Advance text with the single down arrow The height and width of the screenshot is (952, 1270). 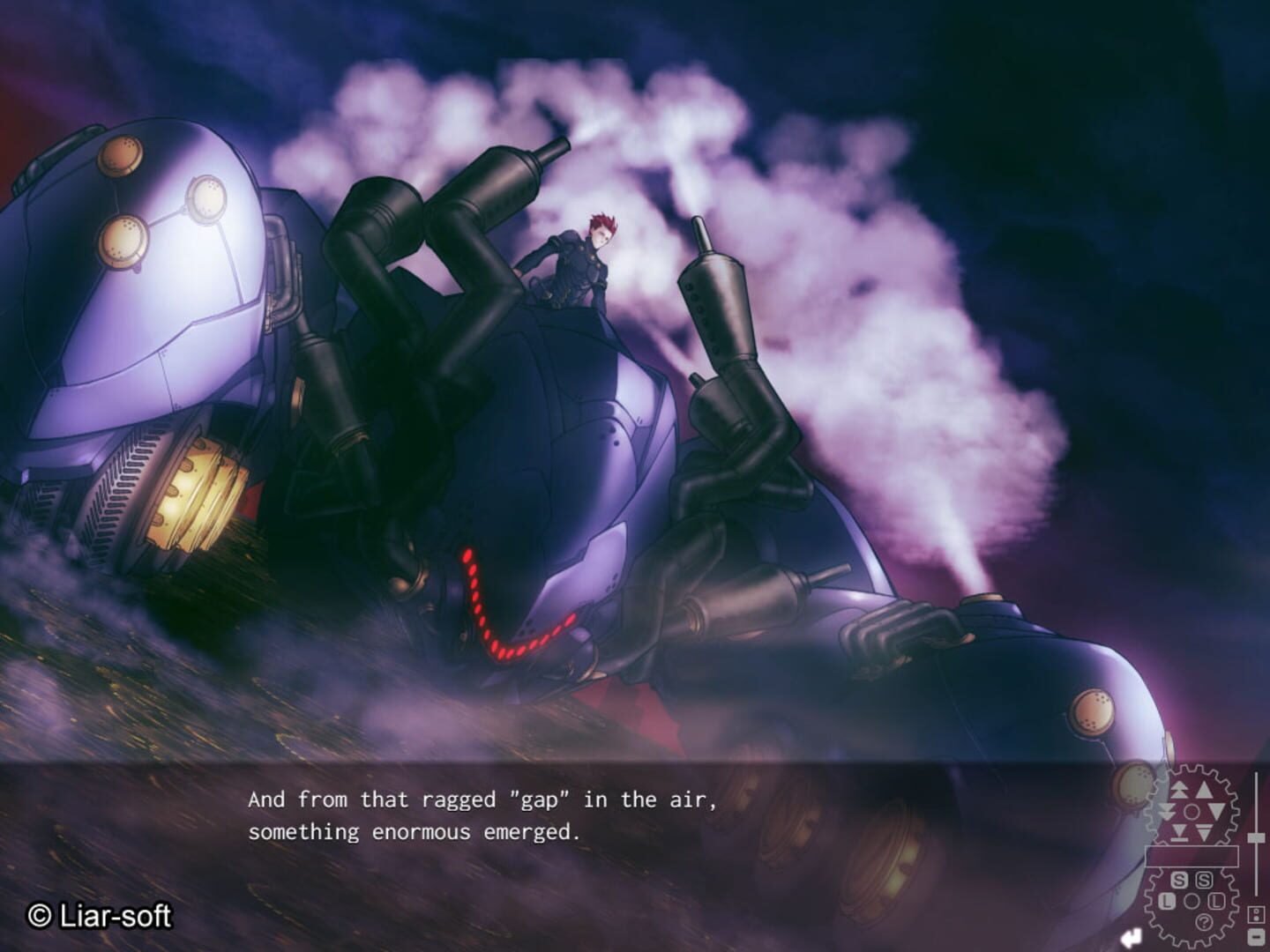pos(1217,809)
